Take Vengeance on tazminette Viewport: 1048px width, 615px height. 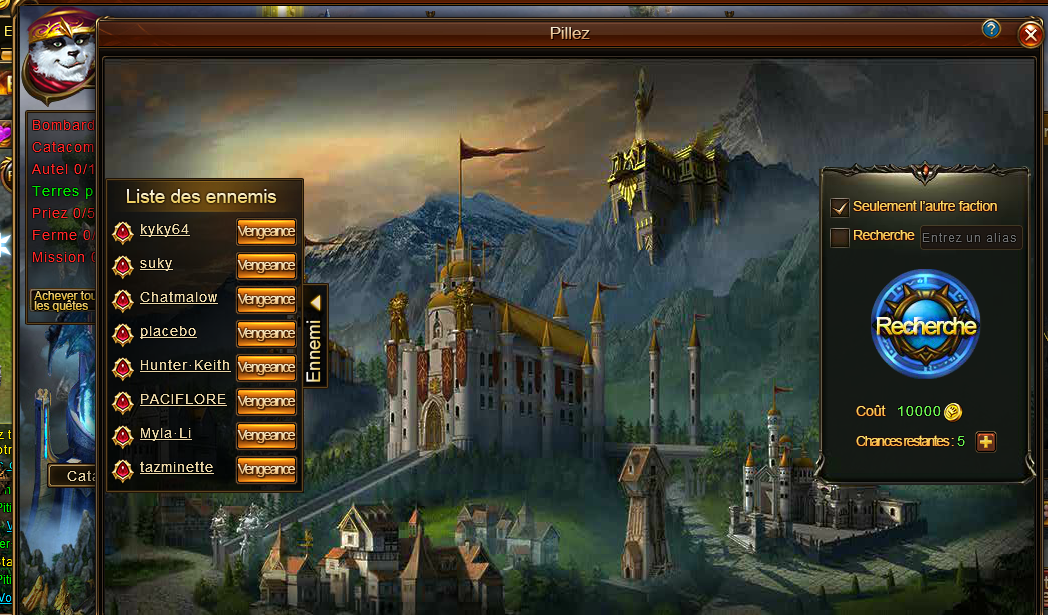click(x=266, y=469)
